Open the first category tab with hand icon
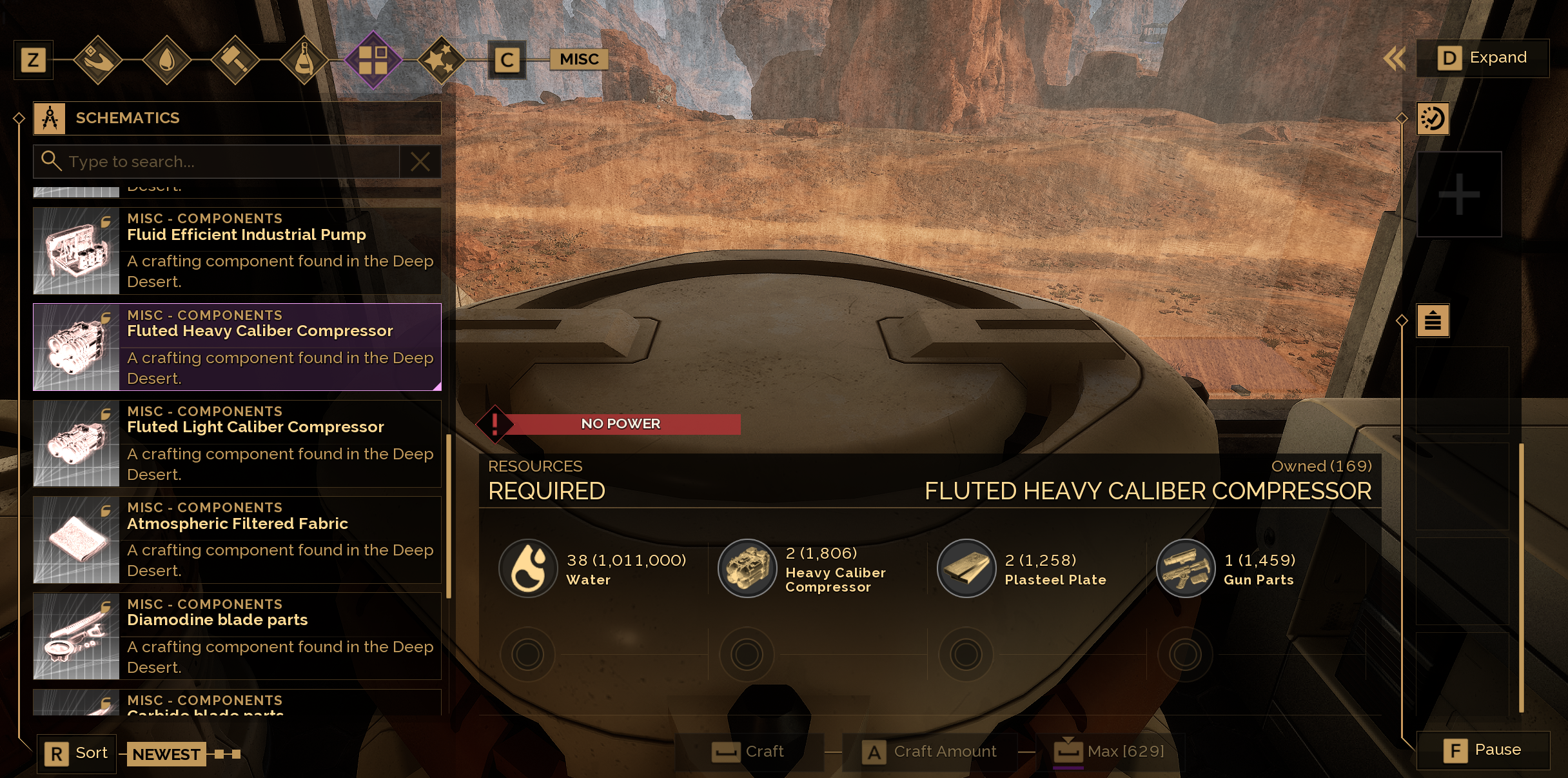The image size is (1568, 778). tap(97, 61)
